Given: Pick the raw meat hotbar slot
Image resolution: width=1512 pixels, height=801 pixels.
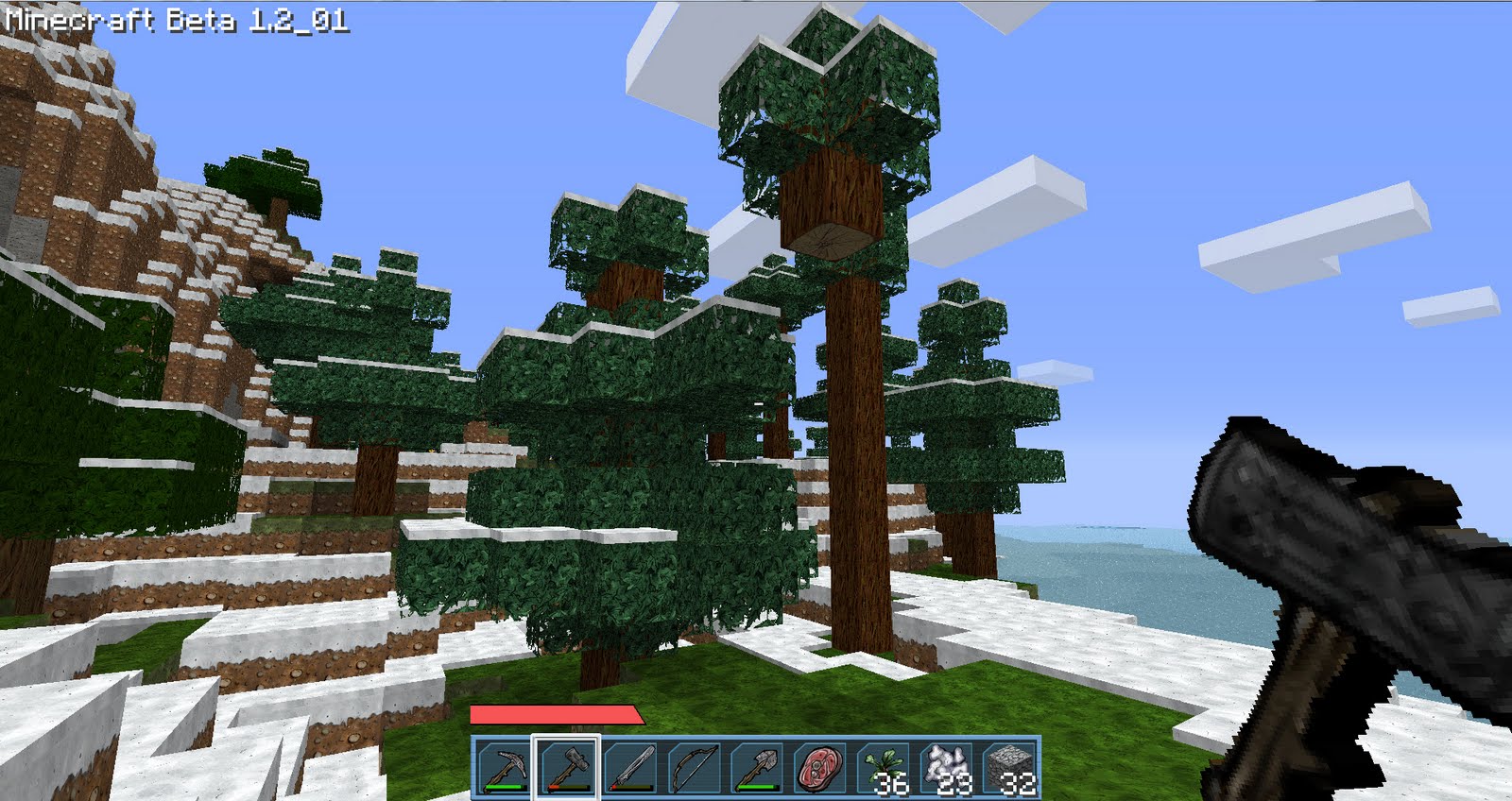Looking at the screenshot, I should click(x=820, y=767).
